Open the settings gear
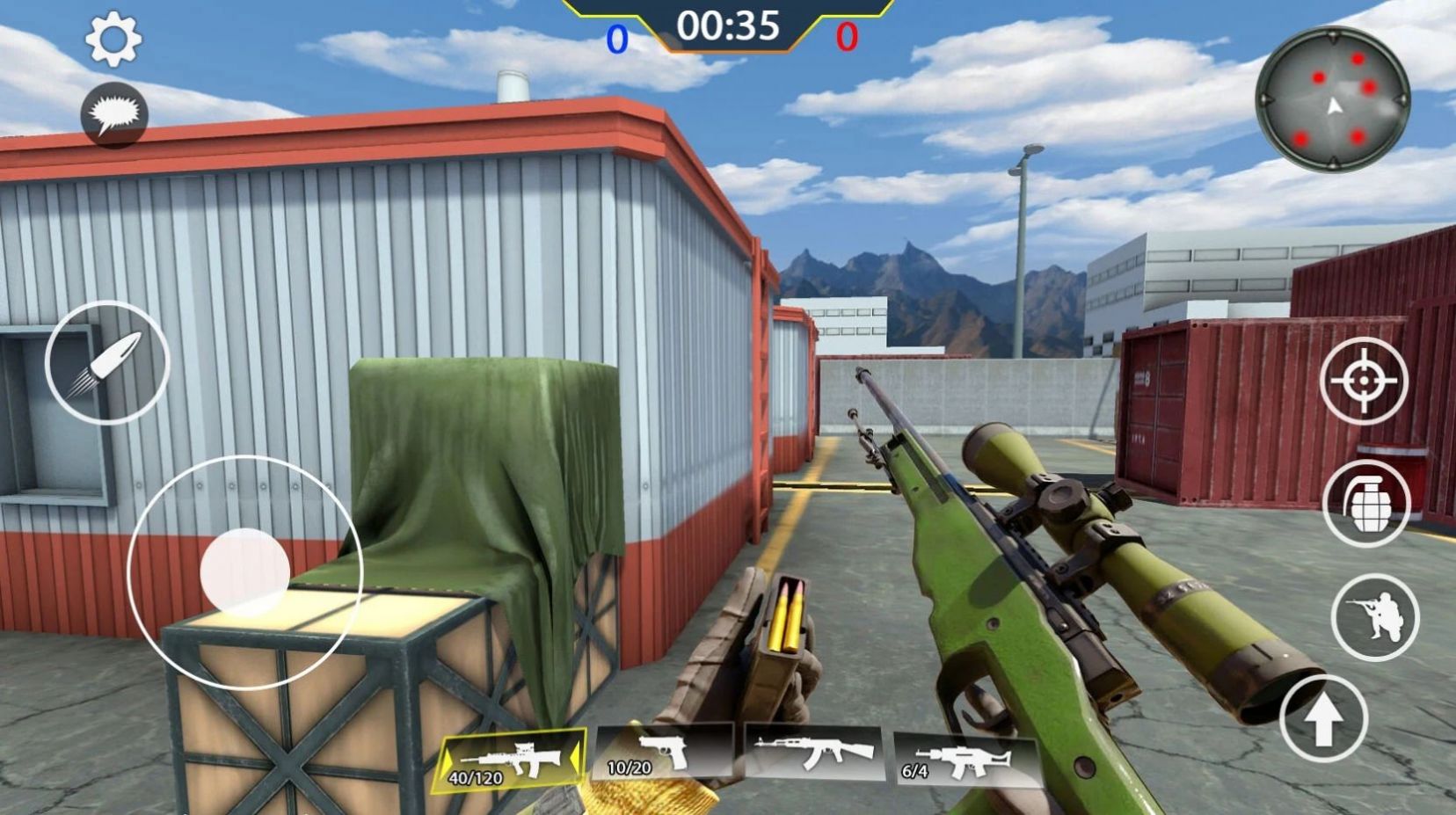Image resolution: width=1456 pixels, height=815 pixels. point(114,39)
